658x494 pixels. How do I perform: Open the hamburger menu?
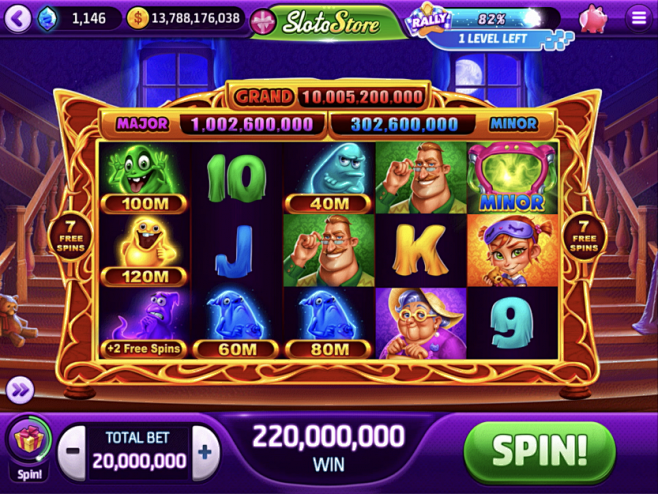638,18
